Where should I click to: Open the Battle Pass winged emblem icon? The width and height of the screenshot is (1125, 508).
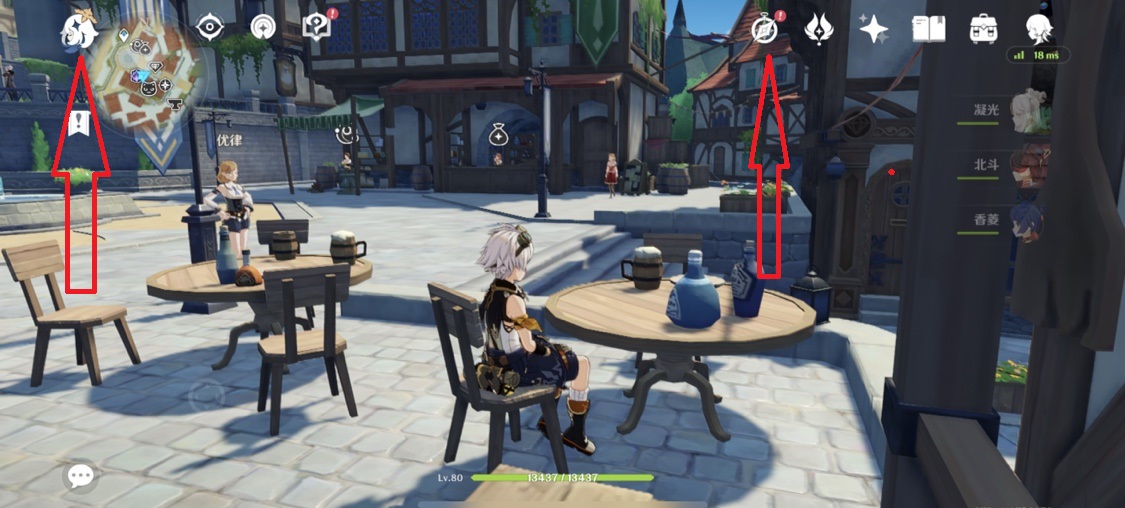click(820, 29)
